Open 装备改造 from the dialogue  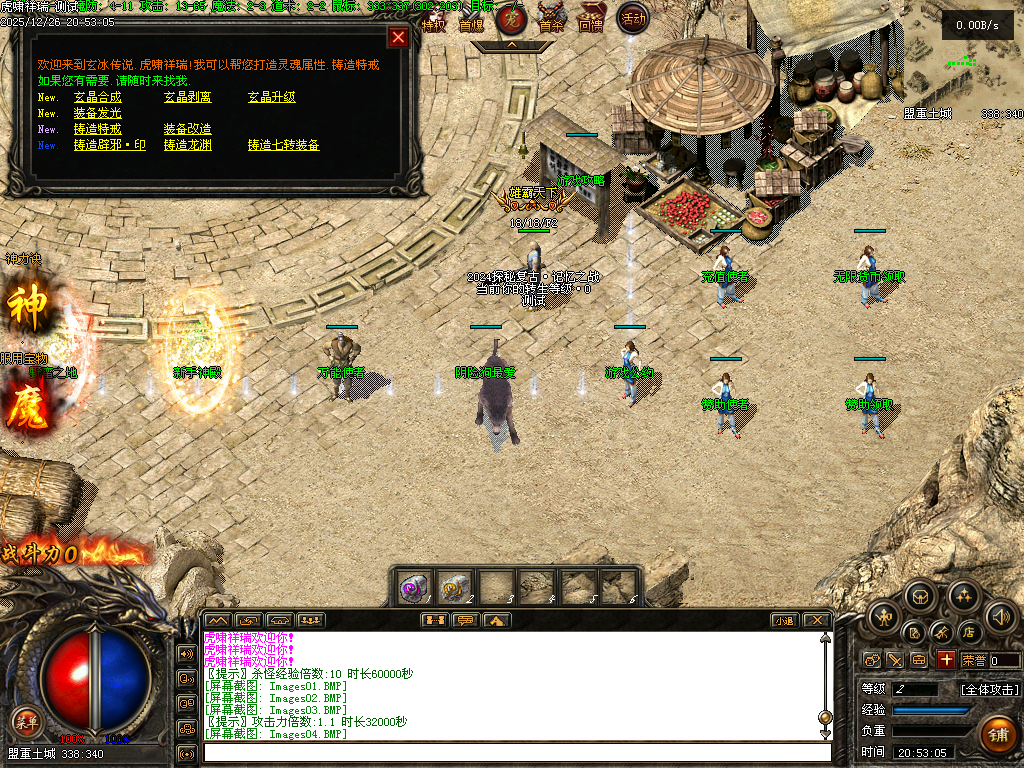(x=188, y=130)
